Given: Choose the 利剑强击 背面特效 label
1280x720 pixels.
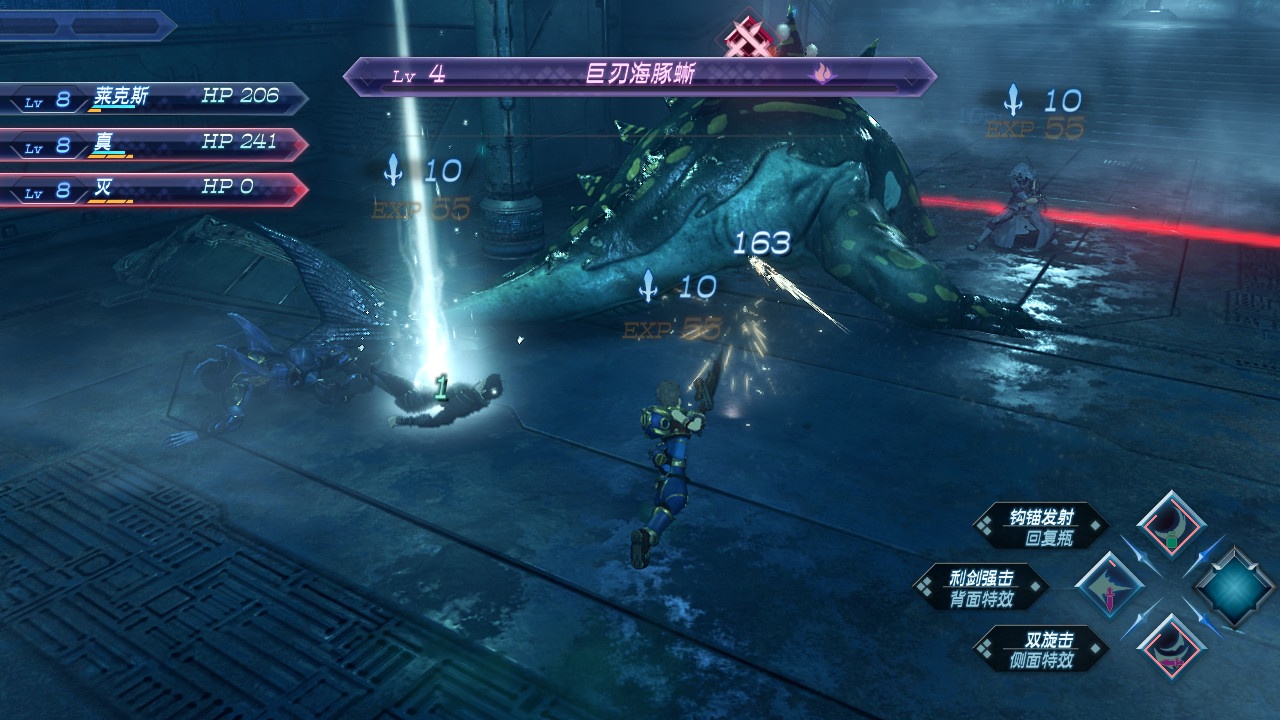Looking at the screenshot, I should coord(981,587).
